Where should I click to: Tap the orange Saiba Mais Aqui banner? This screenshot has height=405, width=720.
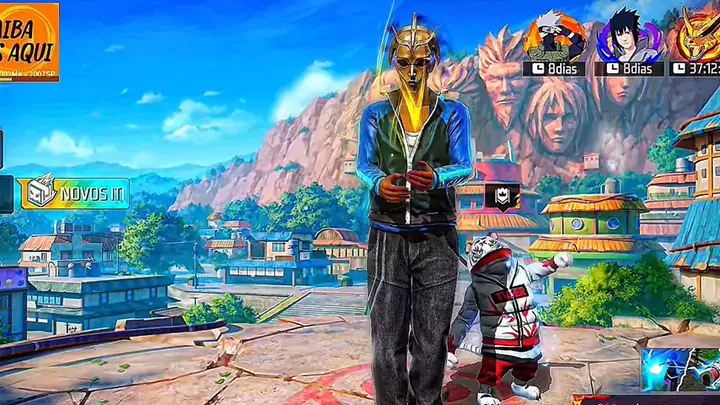coord(28,40)
